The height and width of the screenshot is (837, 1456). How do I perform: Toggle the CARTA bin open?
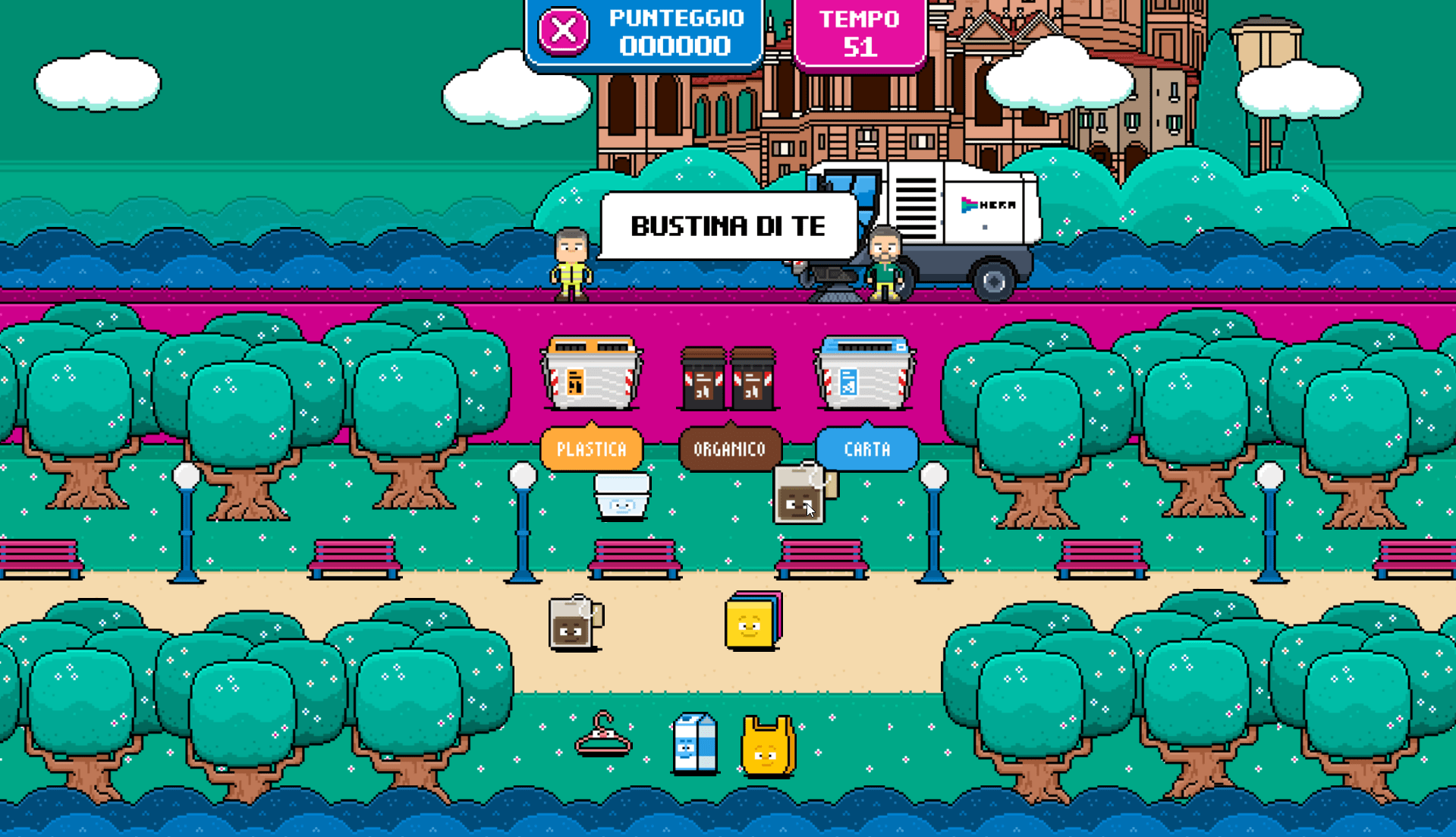point(866,373)
